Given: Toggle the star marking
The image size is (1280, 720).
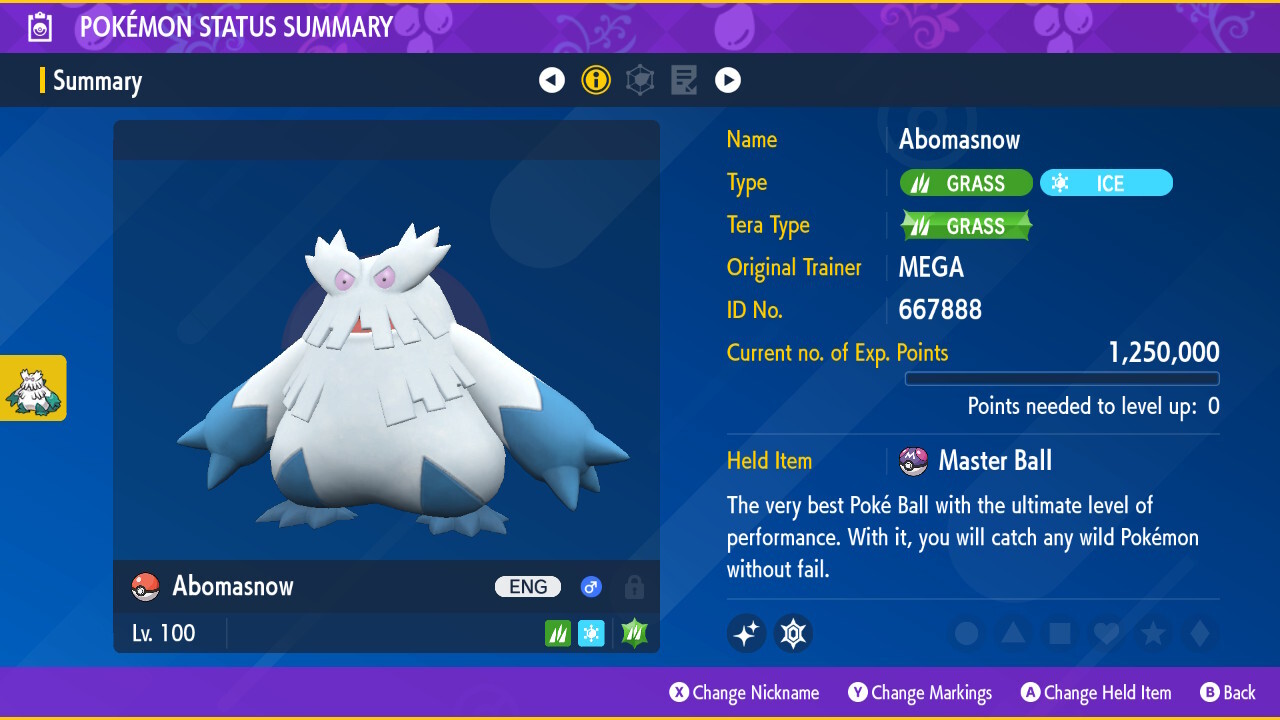Looking at the screenshot, I should 1152,633.
